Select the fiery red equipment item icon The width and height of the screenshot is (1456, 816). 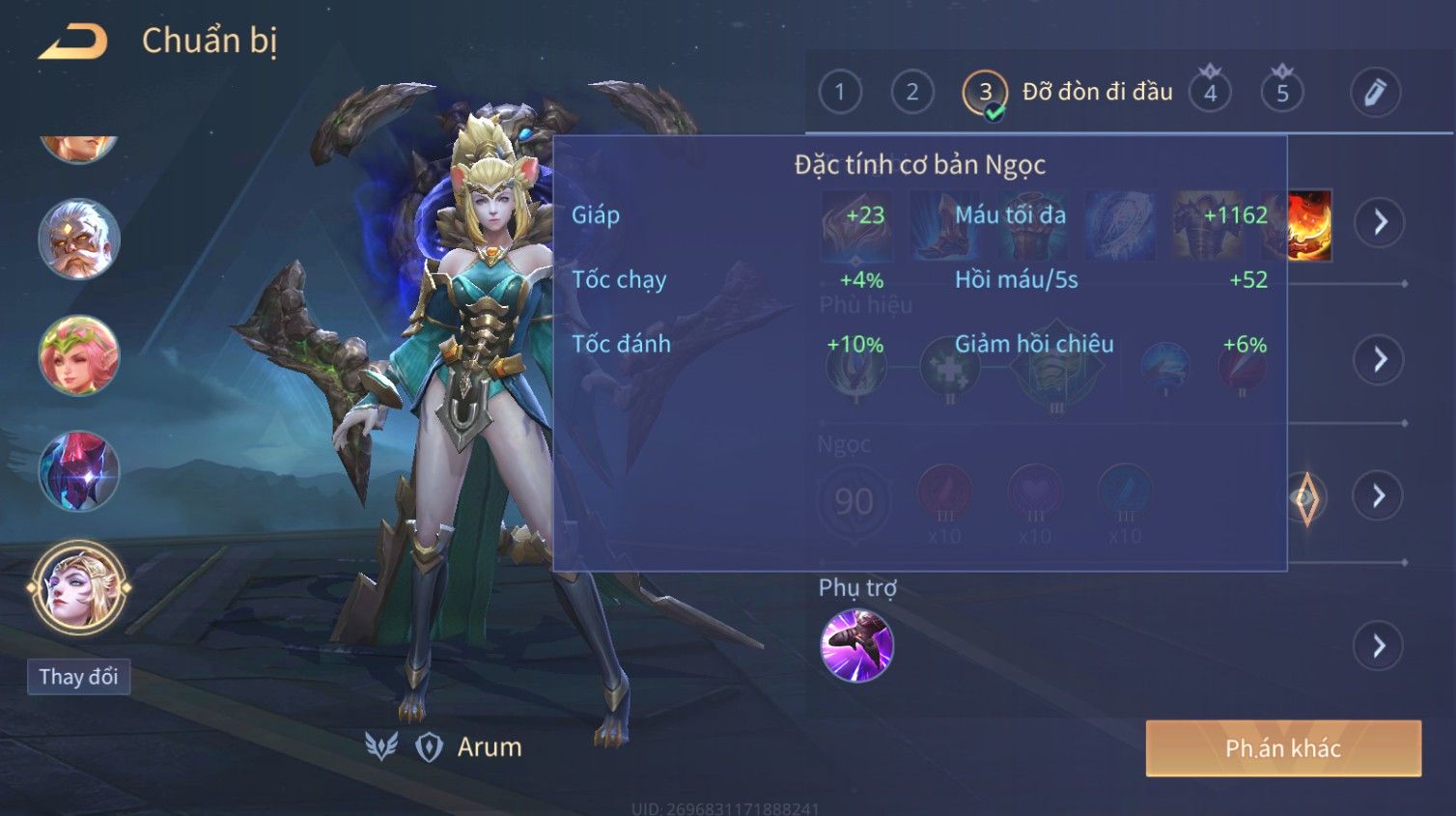tap(1310, 225)
